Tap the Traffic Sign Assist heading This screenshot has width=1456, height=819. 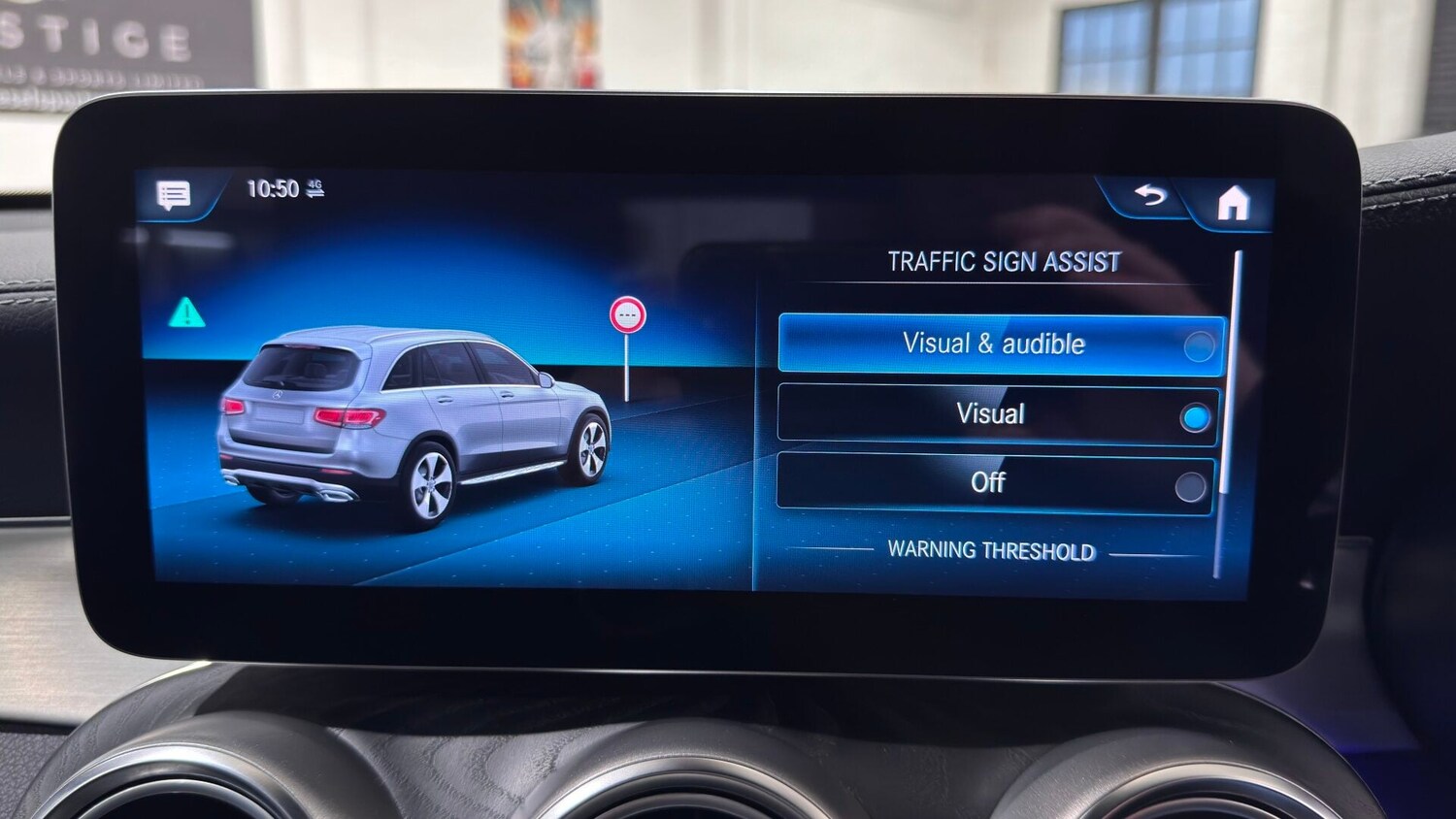pyautogui.click(x=1002, y=260)
